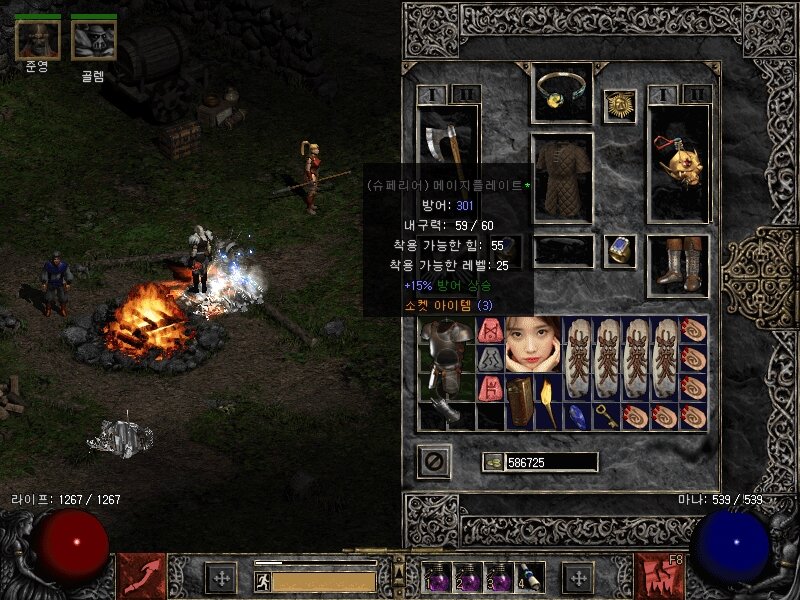This screenshot has height=600, width=800.
Task: Select the gray rune in inventory
Action: [490, 359]
